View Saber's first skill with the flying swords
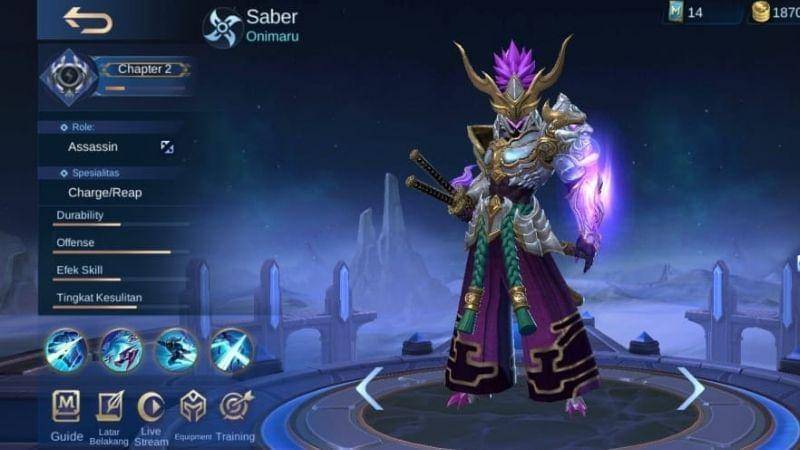 pos(66,350)
